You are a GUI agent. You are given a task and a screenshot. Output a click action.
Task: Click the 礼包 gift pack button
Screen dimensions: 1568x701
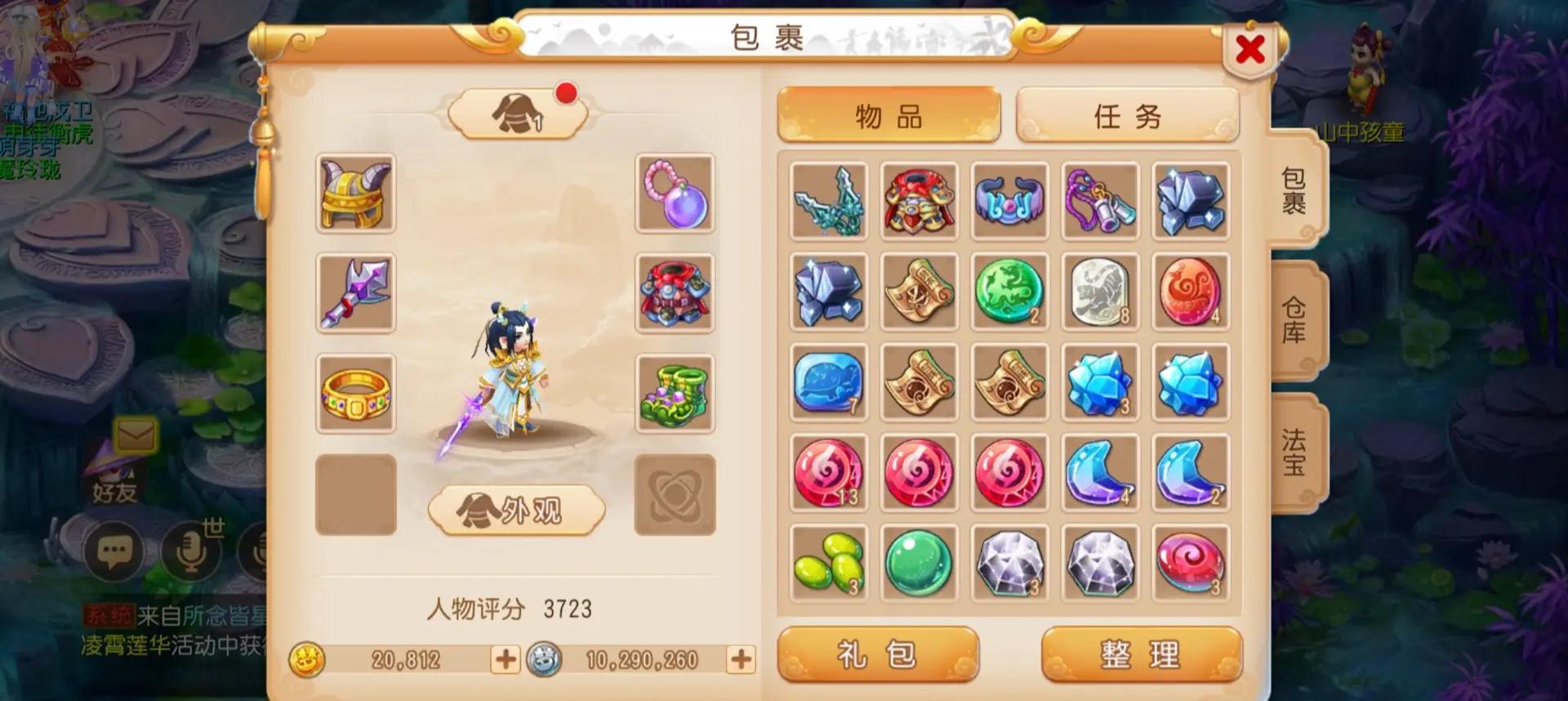(878, 653)
